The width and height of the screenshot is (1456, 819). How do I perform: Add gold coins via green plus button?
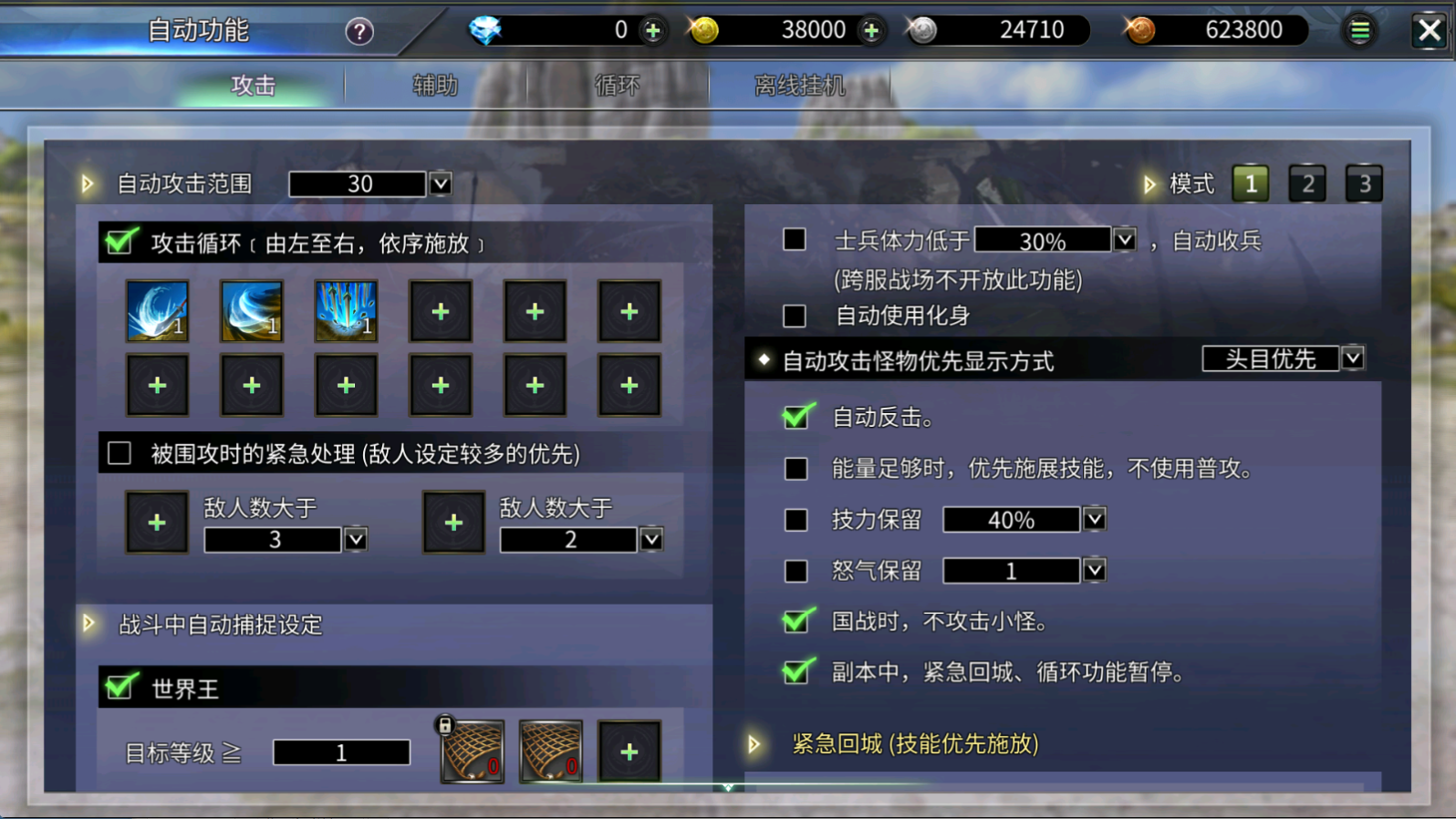point(872,29)
